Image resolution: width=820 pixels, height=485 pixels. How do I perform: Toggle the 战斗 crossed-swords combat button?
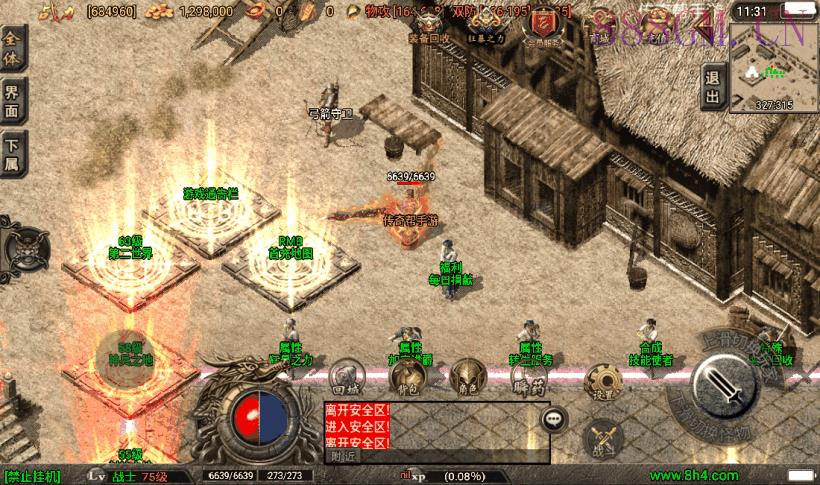tap(603, 437)
